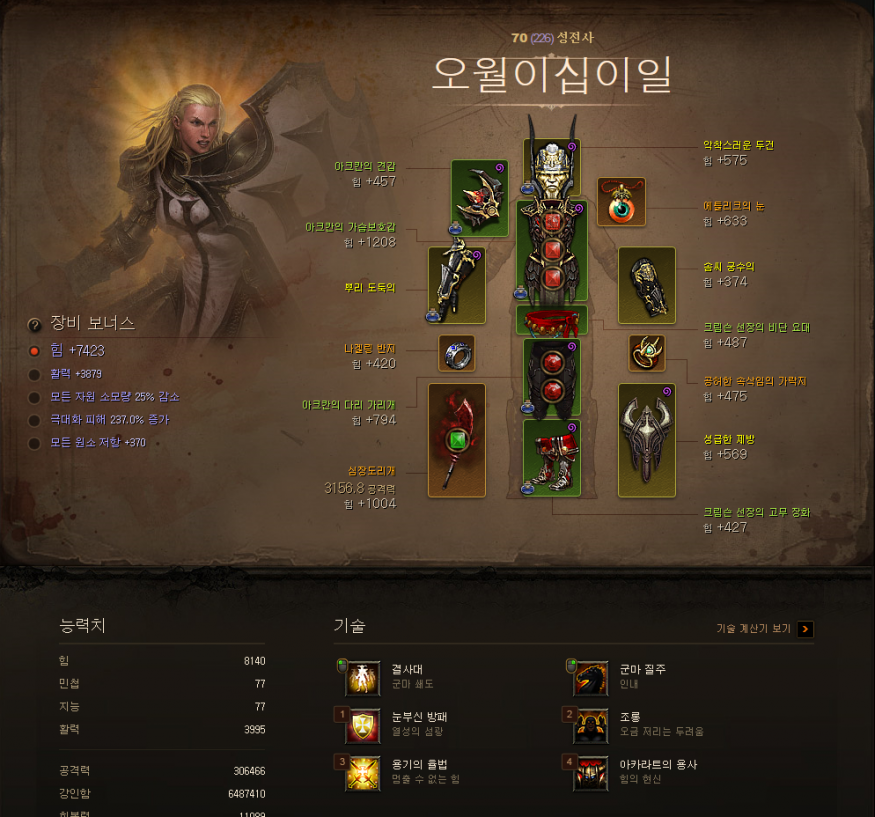875x817 pixels.
Task: Select the 나길링 반지 silver ring slot
Action: point(457,353)
